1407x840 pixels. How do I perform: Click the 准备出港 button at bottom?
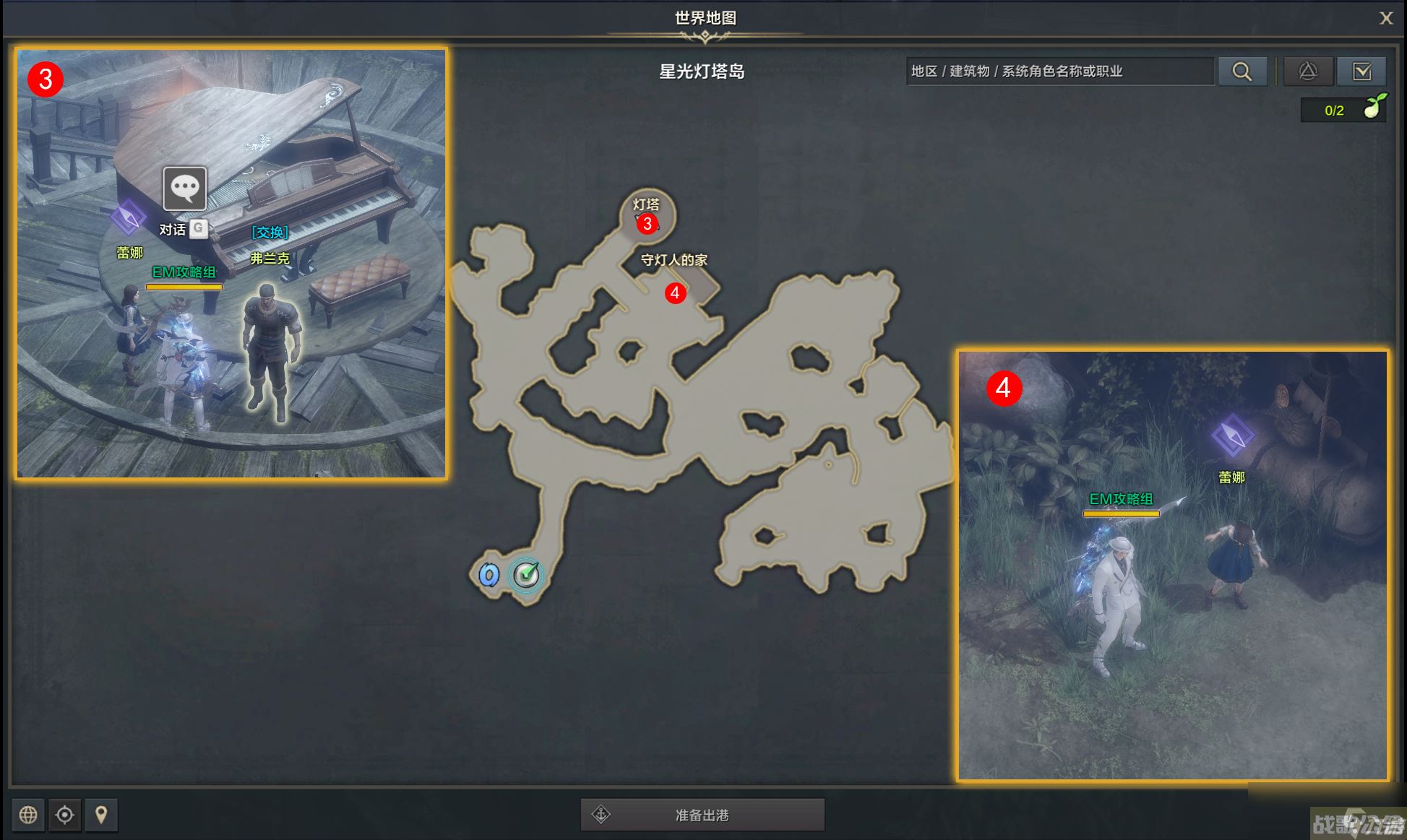[701, 814]
